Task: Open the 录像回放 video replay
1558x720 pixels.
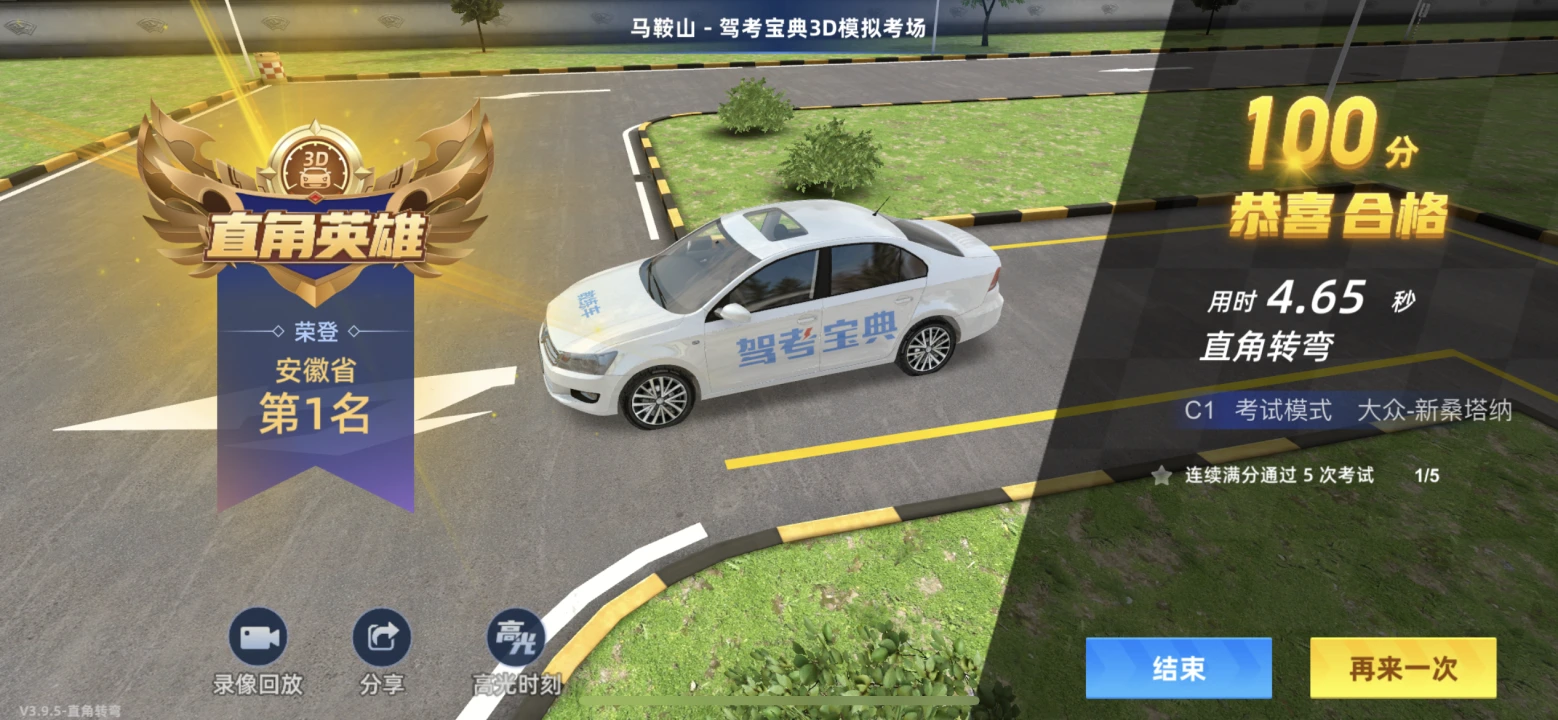Action: [x=258, y=639]
